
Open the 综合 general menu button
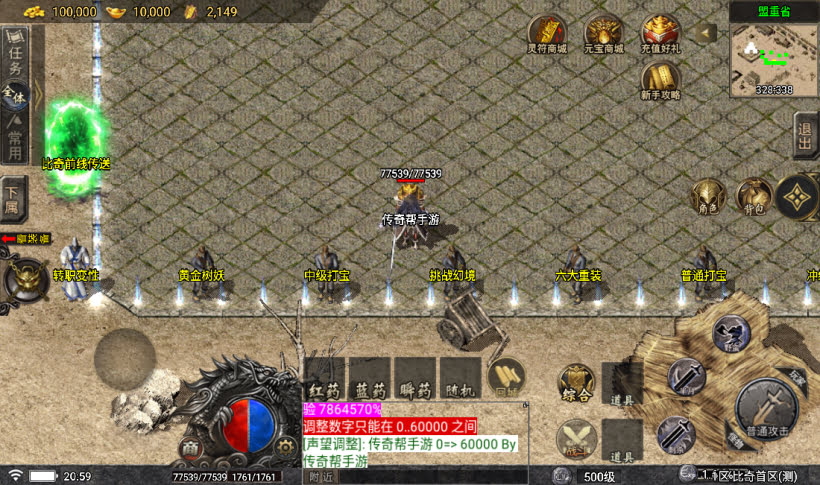pyautogui.click(x=577, y=385)
